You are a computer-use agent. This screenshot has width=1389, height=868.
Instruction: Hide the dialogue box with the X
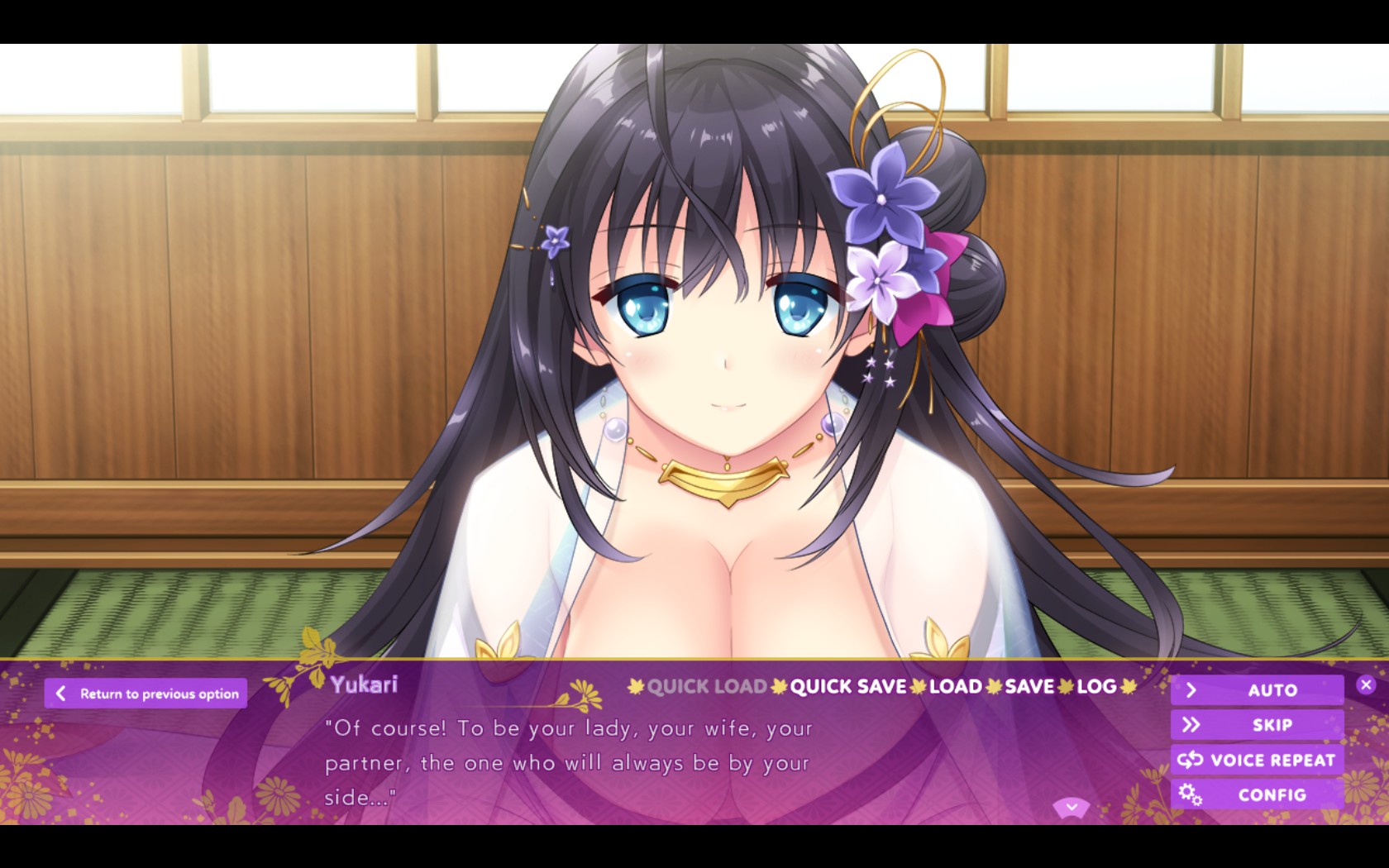pyautogui.click(x=1366, y=684)
